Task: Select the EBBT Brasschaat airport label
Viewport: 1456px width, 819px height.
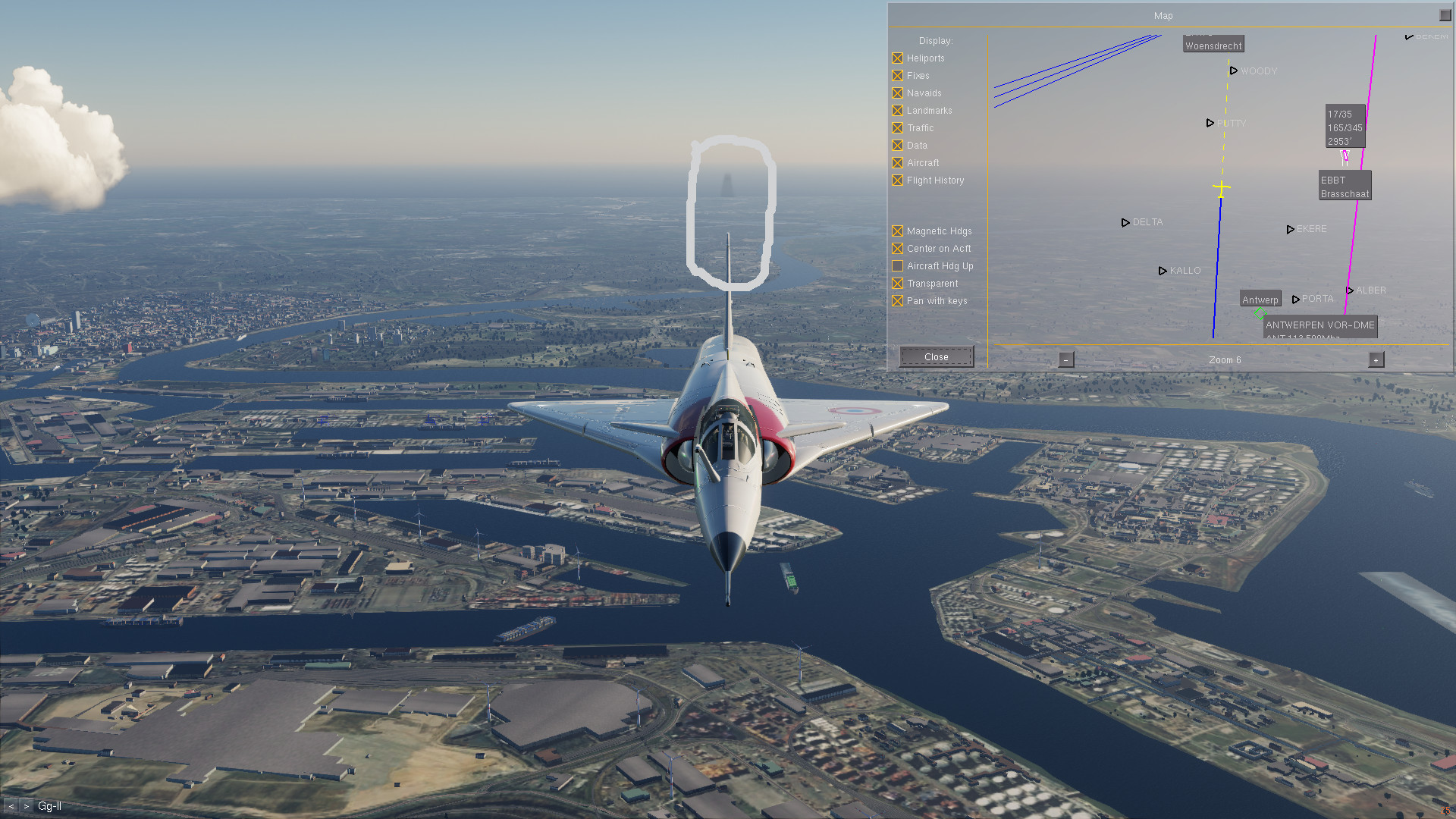Action: 1345,187
